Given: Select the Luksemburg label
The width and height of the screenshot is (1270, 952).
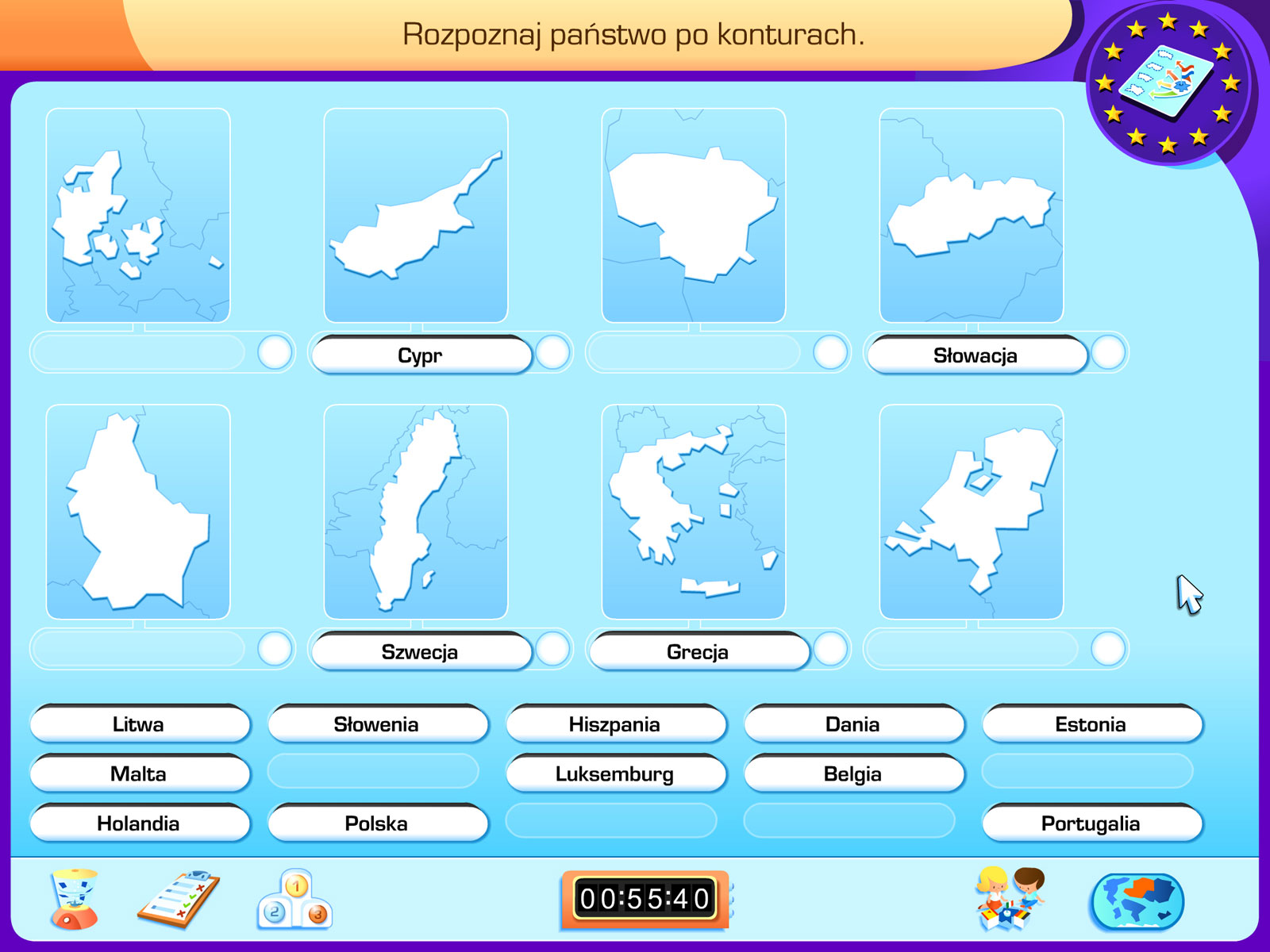Looking at the screenshot, I should pos(614,773).
